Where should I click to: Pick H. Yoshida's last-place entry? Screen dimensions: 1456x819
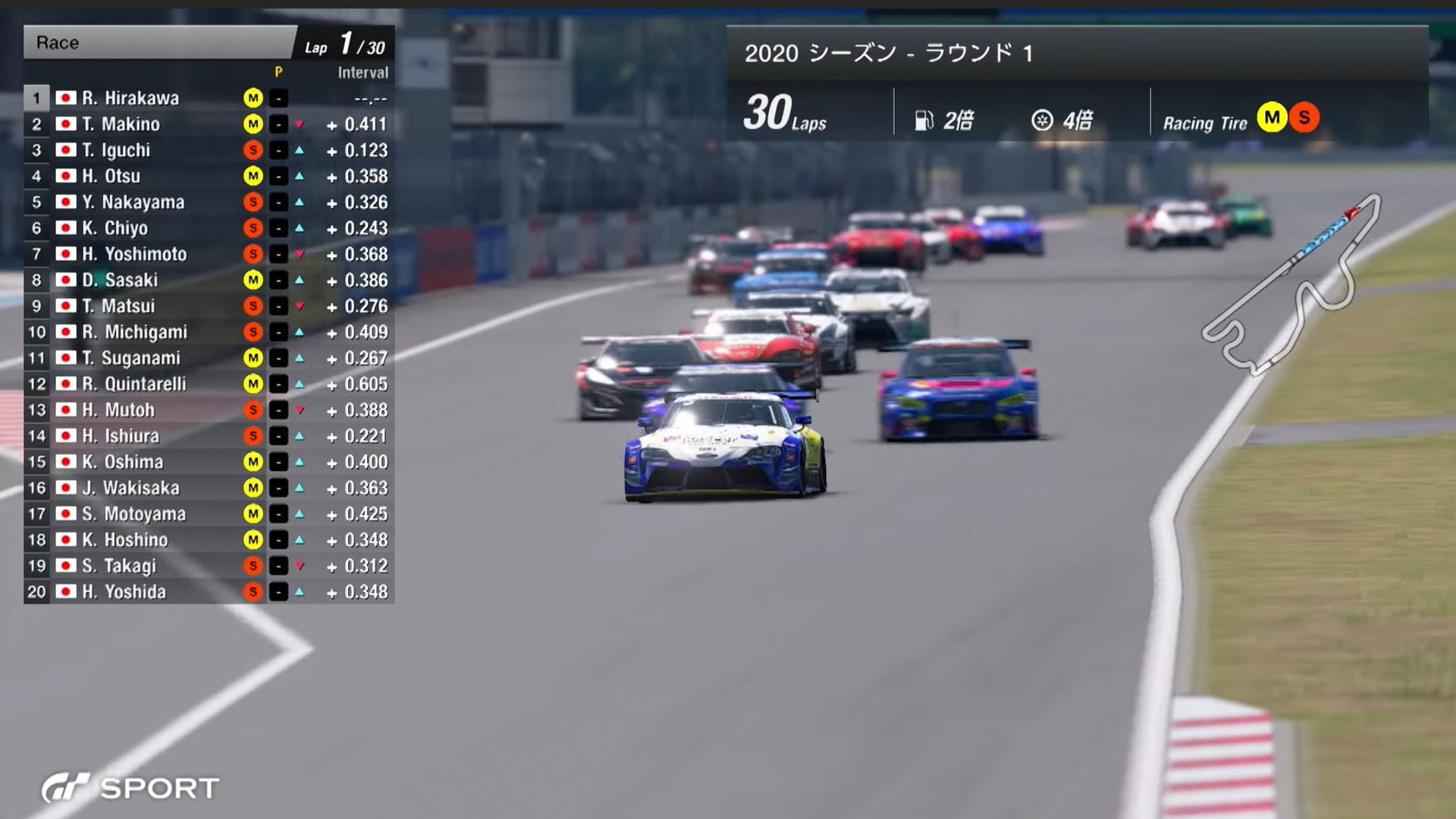click(124, 591)
